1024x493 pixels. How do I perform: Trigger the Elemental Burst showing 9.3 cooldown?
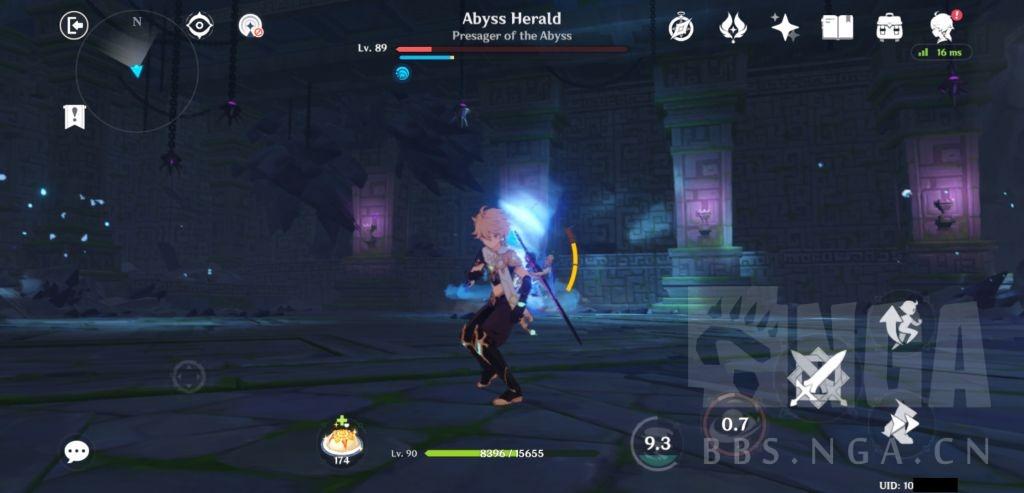(657, 442)
